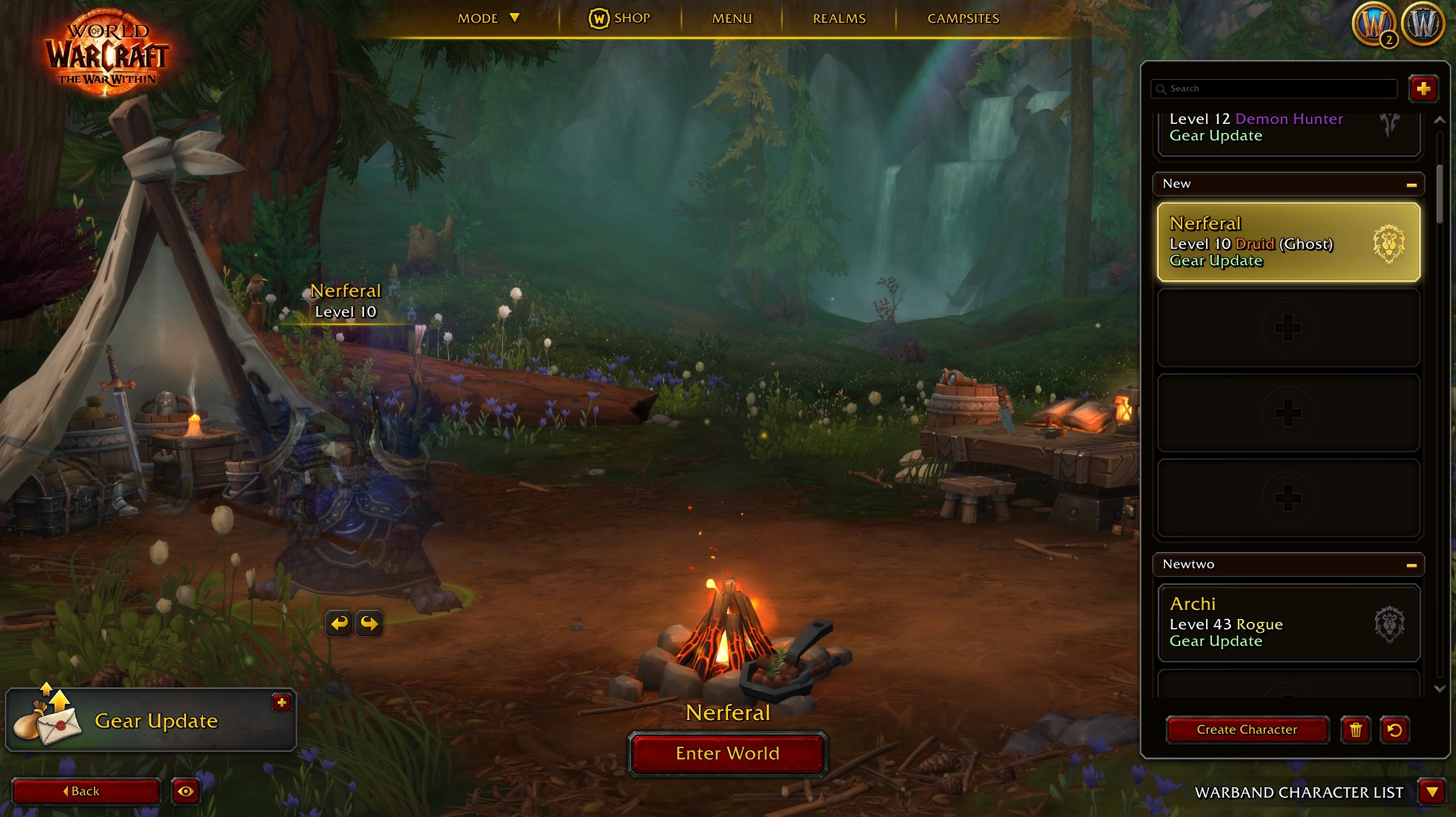The image size is (1456, 817).
Task: Open the Menu from the top bar
Action: (x=731, y=18)
